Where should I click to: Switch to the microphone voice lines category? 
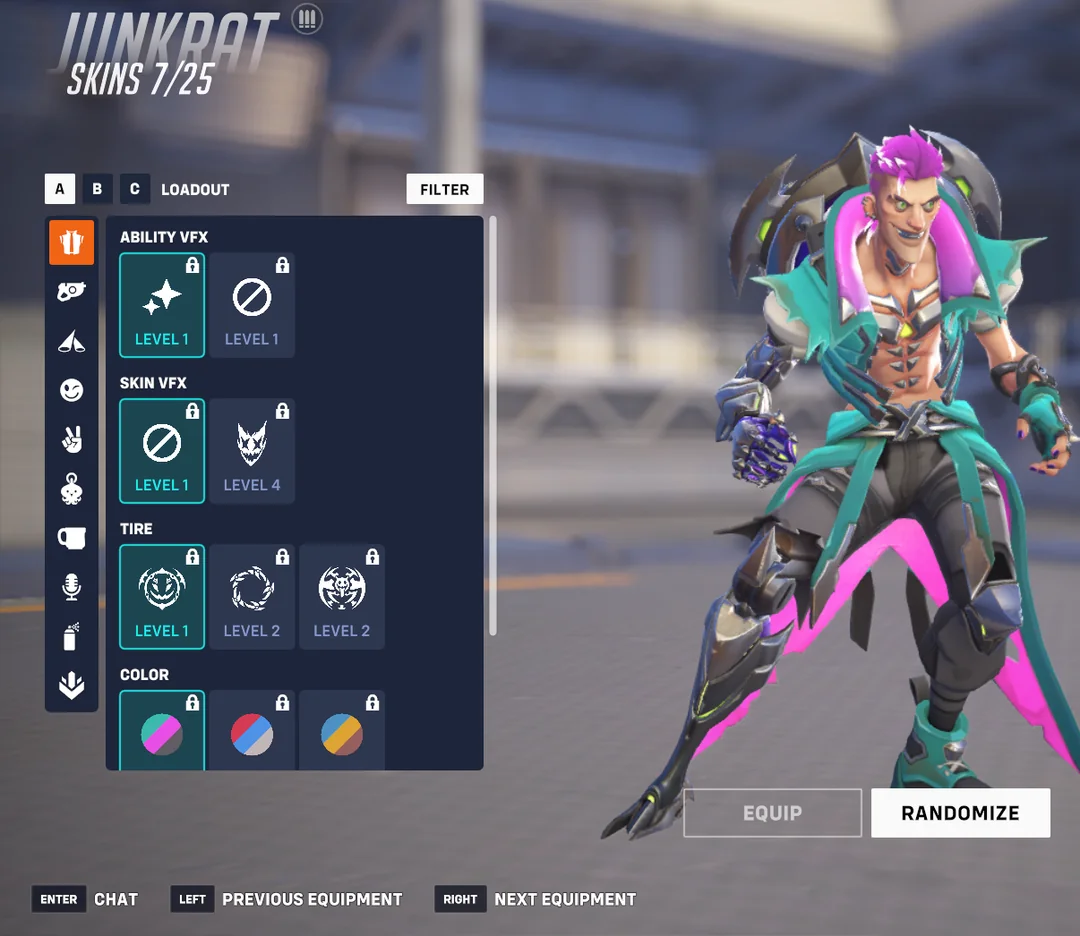72,587
